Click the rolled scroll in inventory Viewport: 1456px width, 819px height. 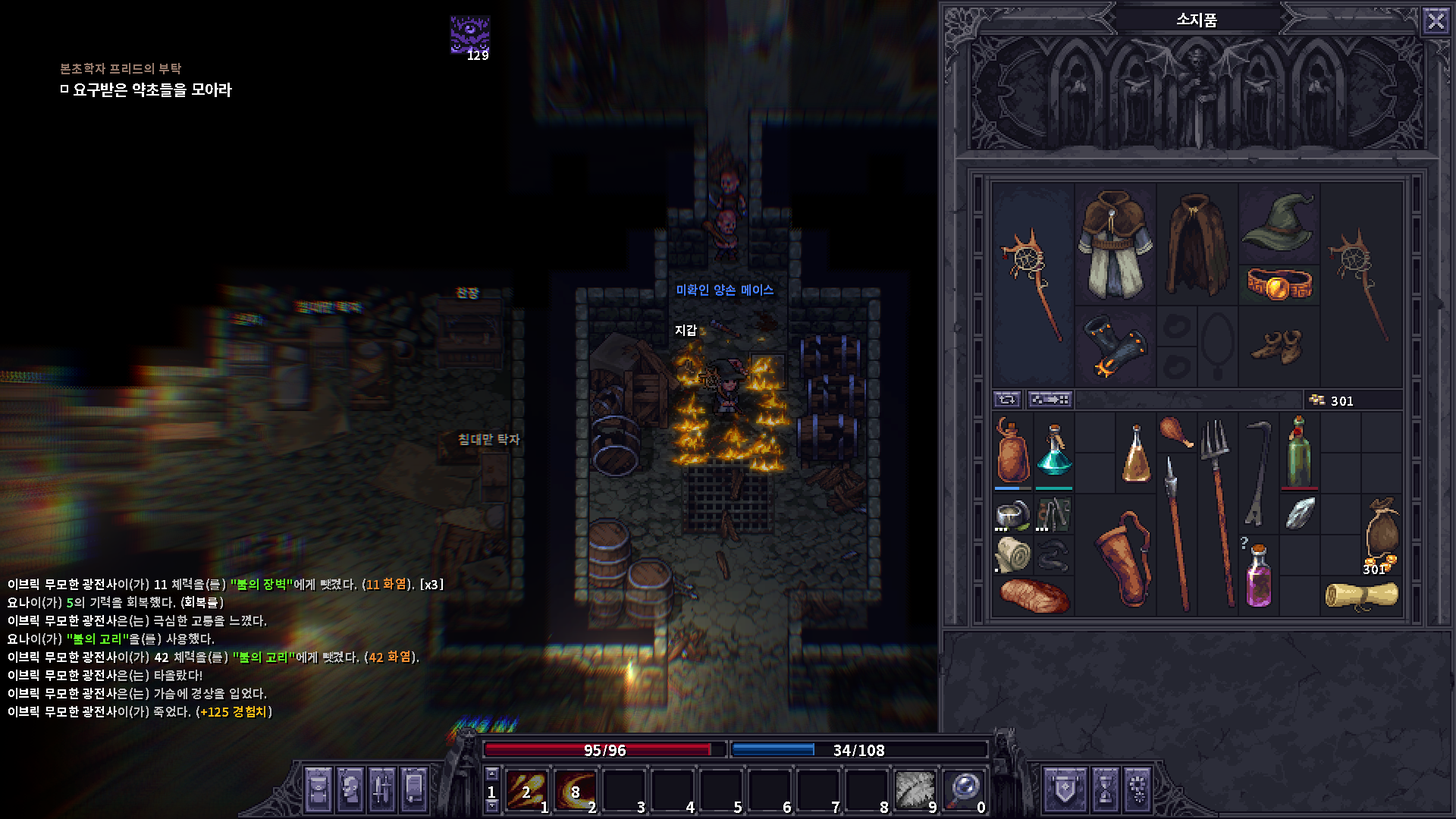1361,595
